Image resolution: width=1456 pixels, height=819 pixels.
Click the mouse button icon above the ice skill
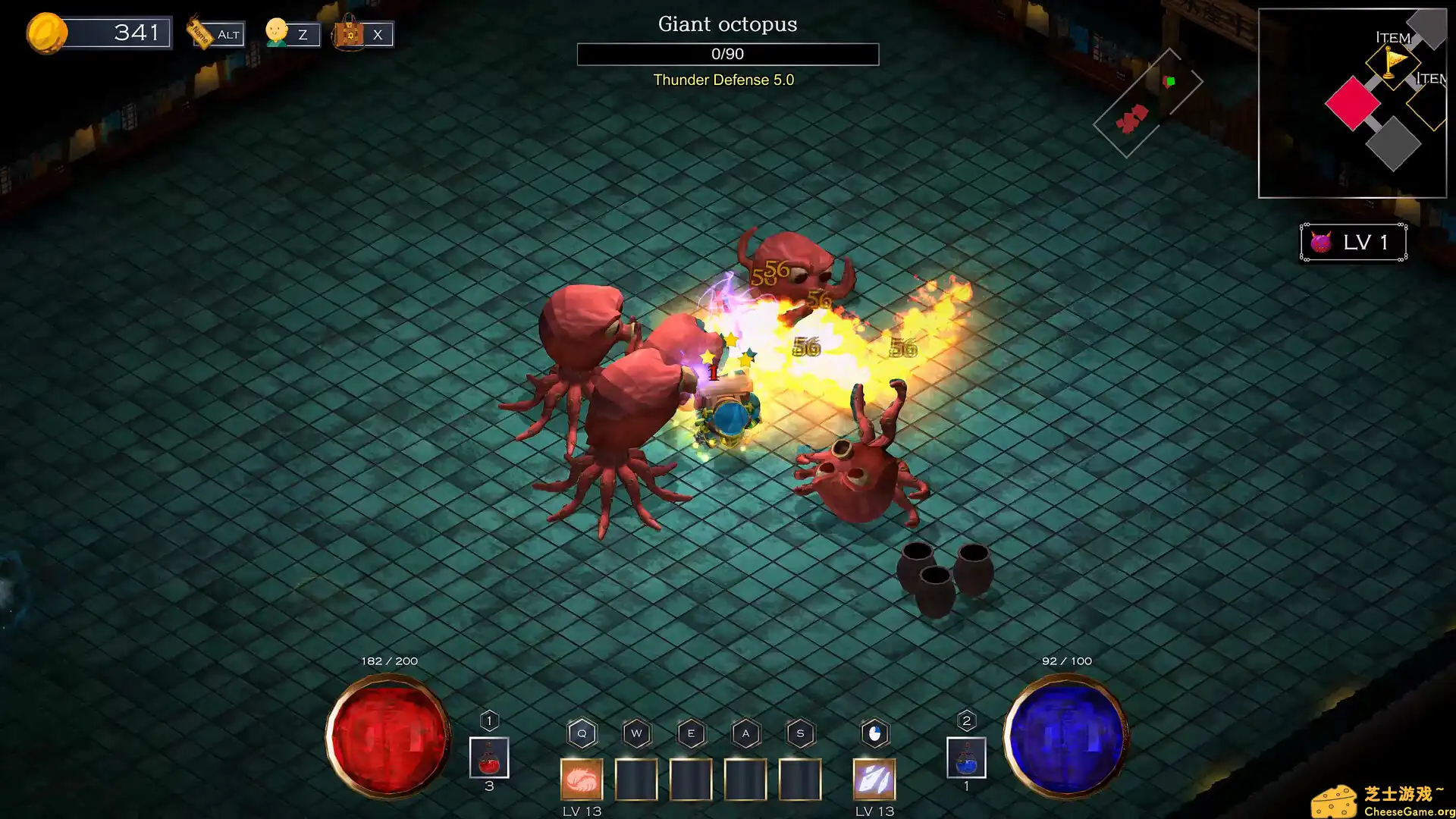(x=874, y=733)
